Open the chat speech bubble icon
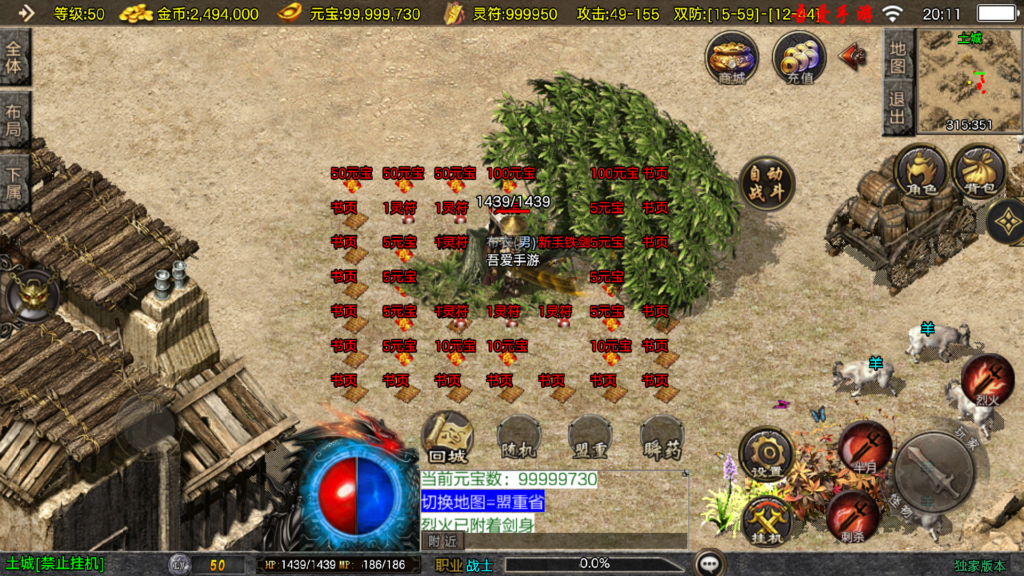The height and width of the screenshot is (576, 1024). tap(710, 564)
